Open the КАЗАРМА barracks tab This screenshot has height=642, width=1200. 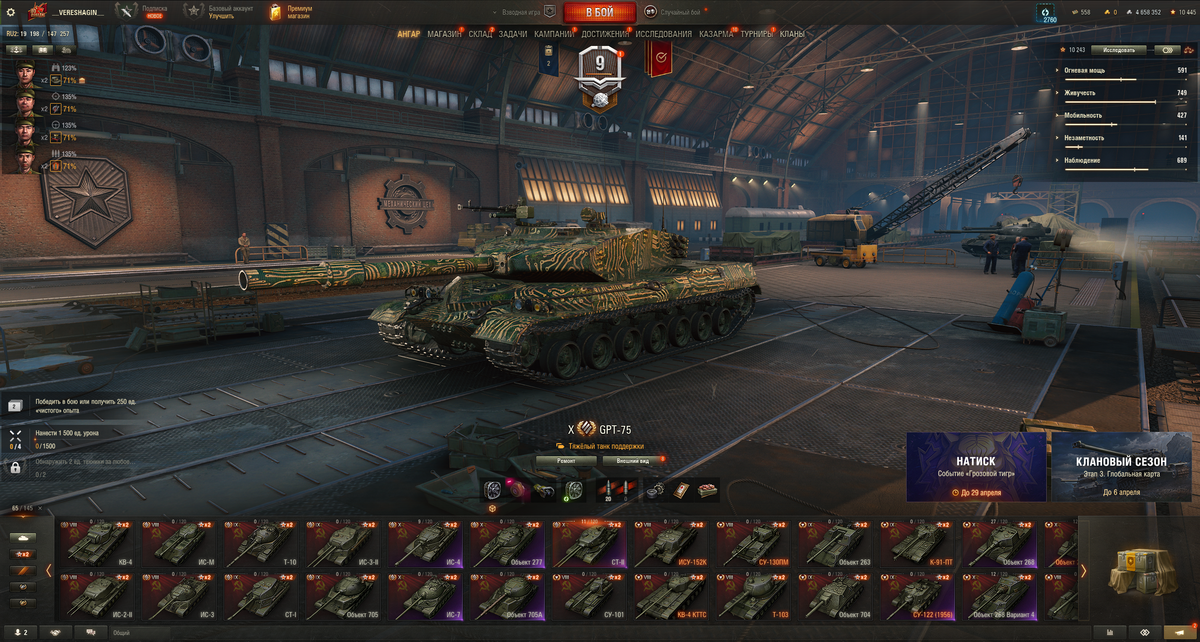[x=716, y=34]
